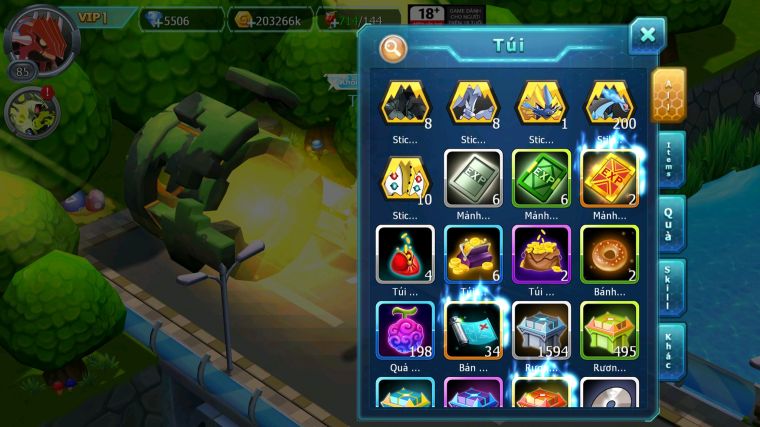Pick the red pouch Túi item
760x427 pixels.
[x=405, y=254]
